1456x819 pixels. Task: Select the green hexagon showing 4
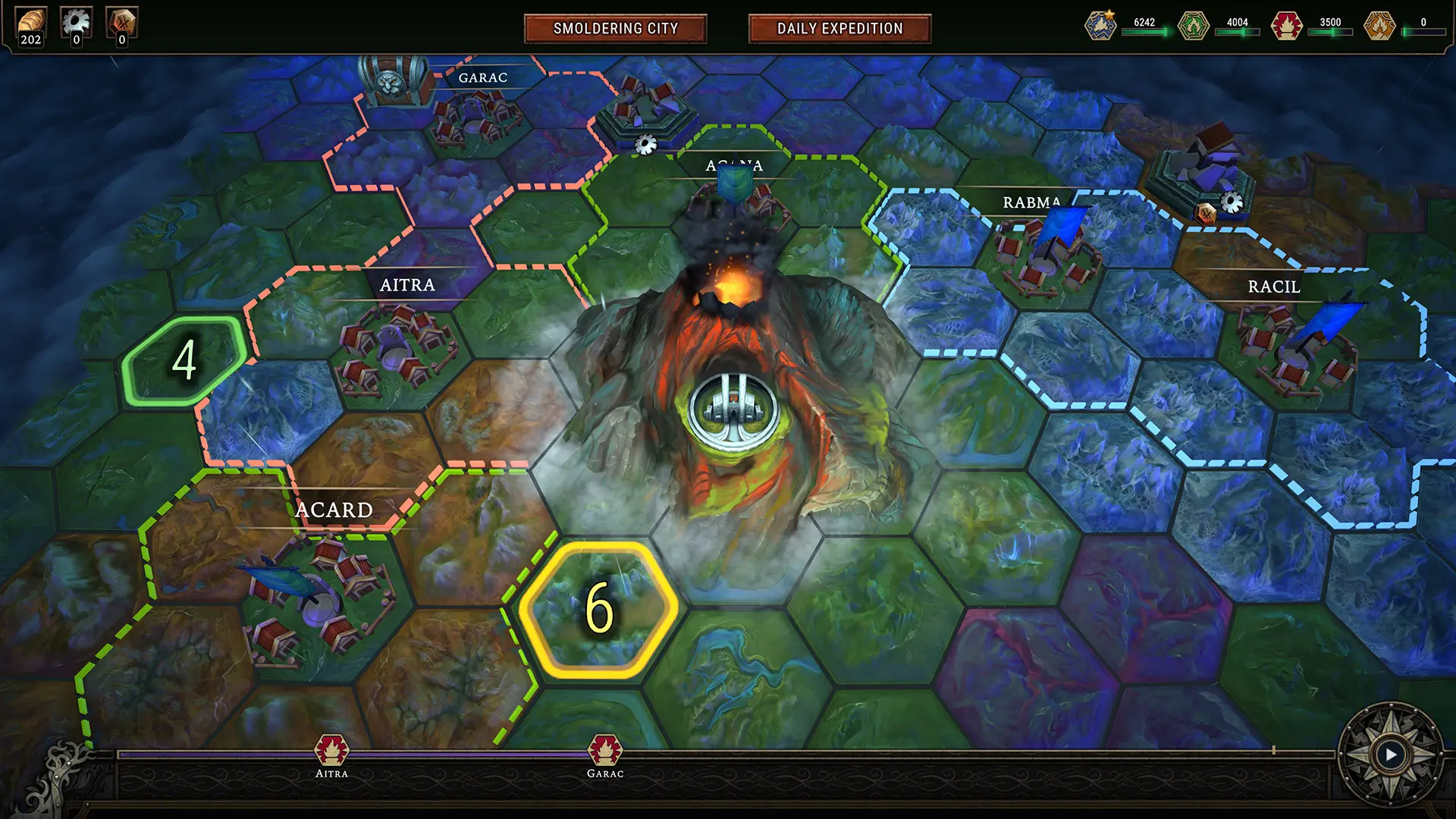click(x=184, y=361)
